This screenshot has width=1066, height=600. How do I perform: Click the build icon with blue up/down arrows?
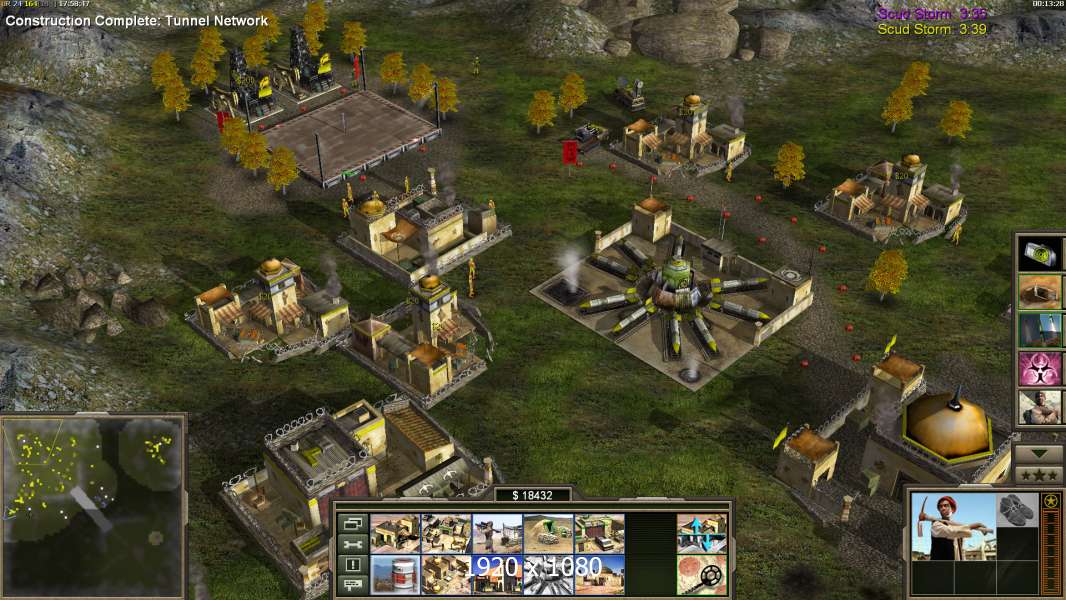[x=701, y=534]
